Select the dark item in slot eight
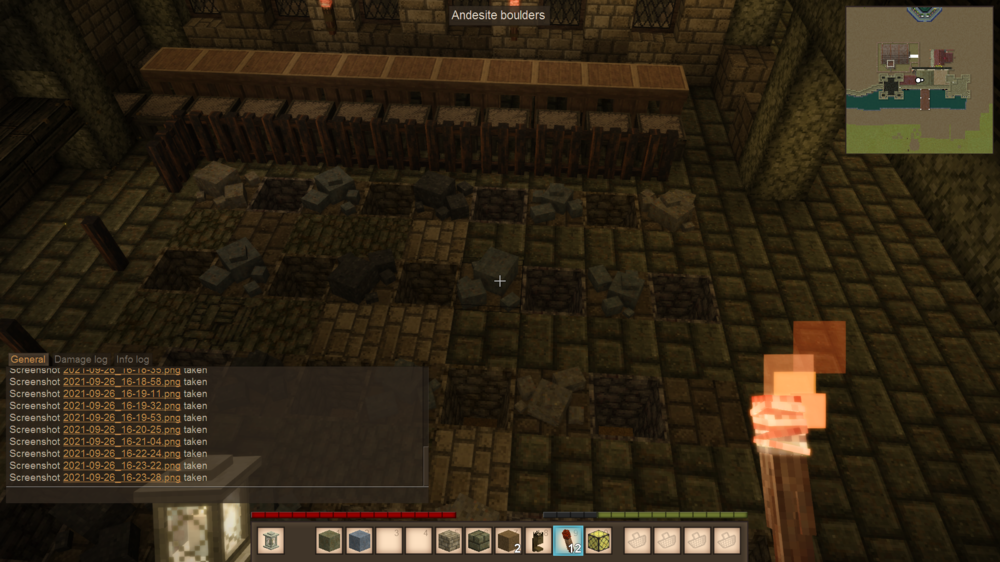 tap(539, 541)
